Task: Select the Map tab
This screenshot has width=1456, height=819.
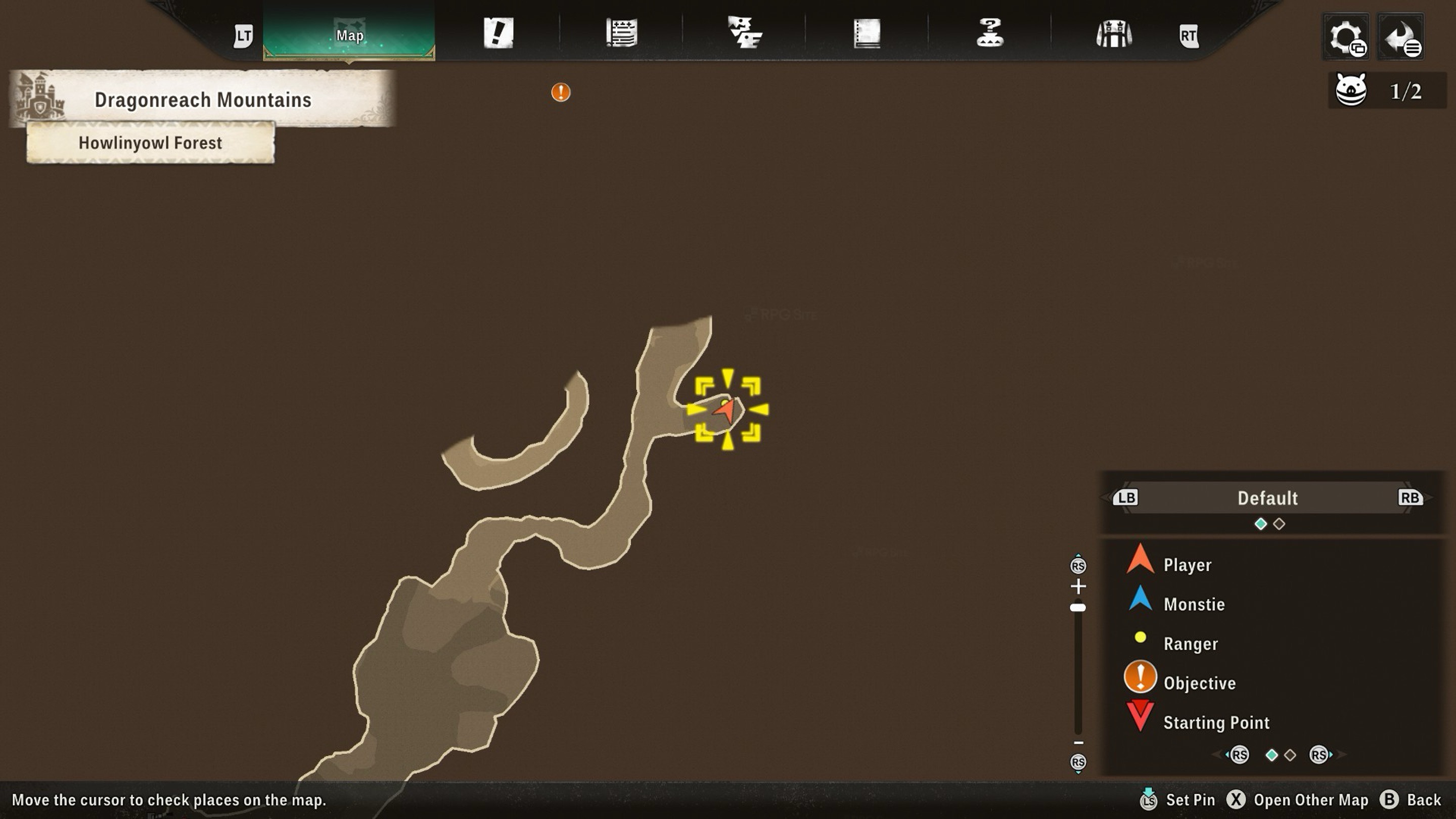Action: 349,34
